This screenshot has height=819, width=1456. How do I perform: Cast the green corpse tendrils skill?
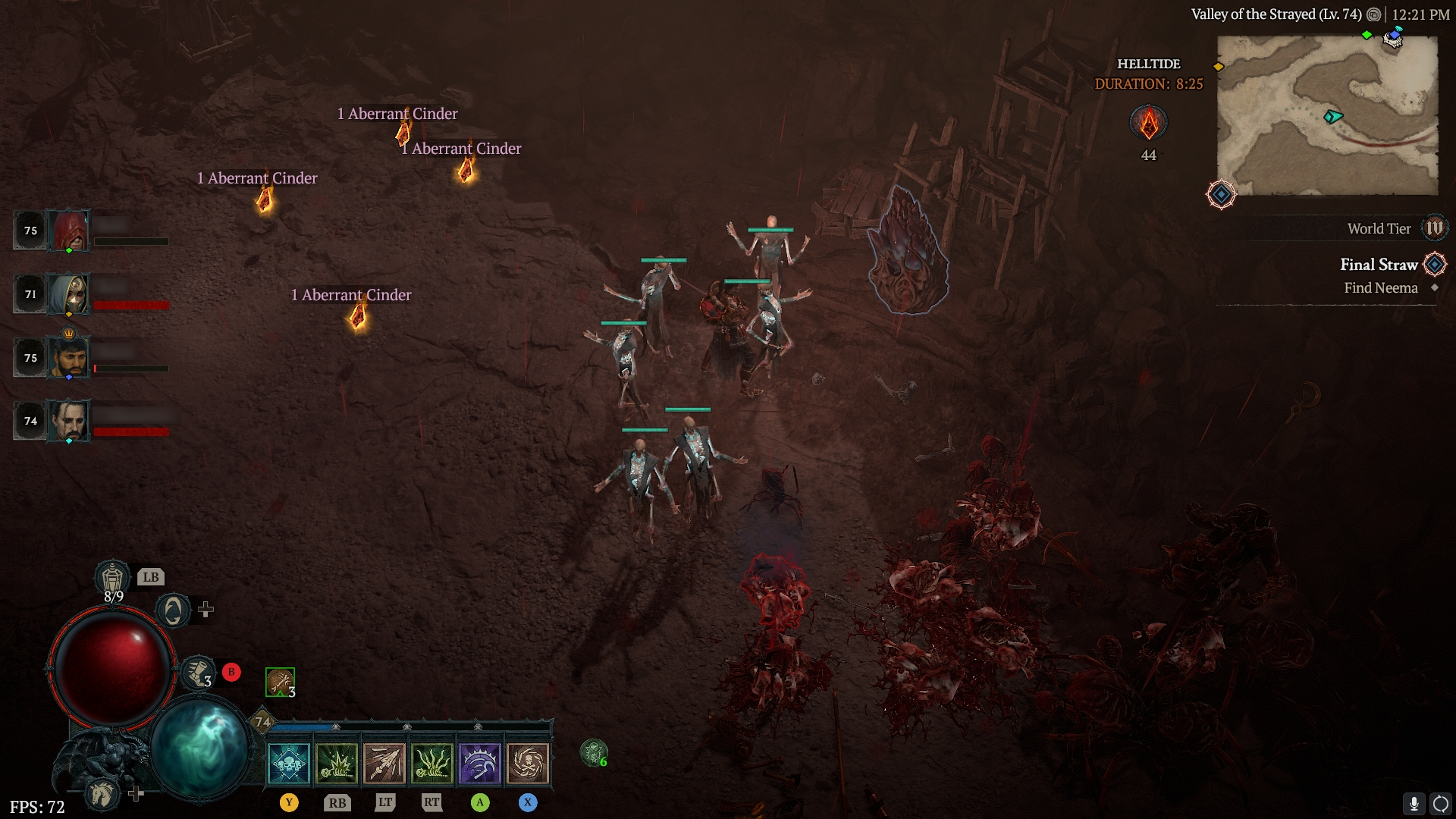tap(432, 763)
